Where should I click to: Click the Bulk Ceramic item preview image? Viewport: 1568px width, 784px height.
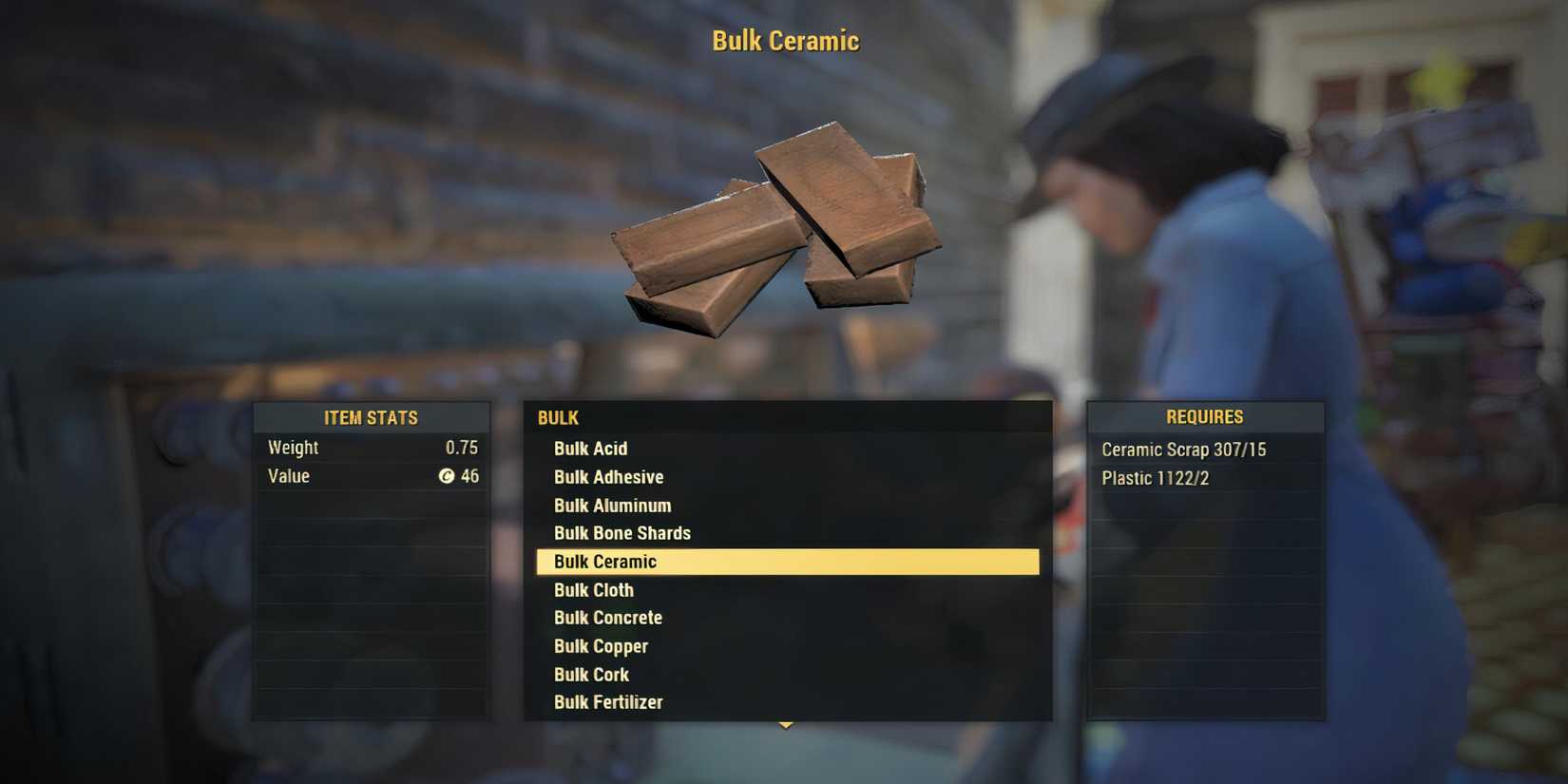pyautogui.click(x=784, y=228)
